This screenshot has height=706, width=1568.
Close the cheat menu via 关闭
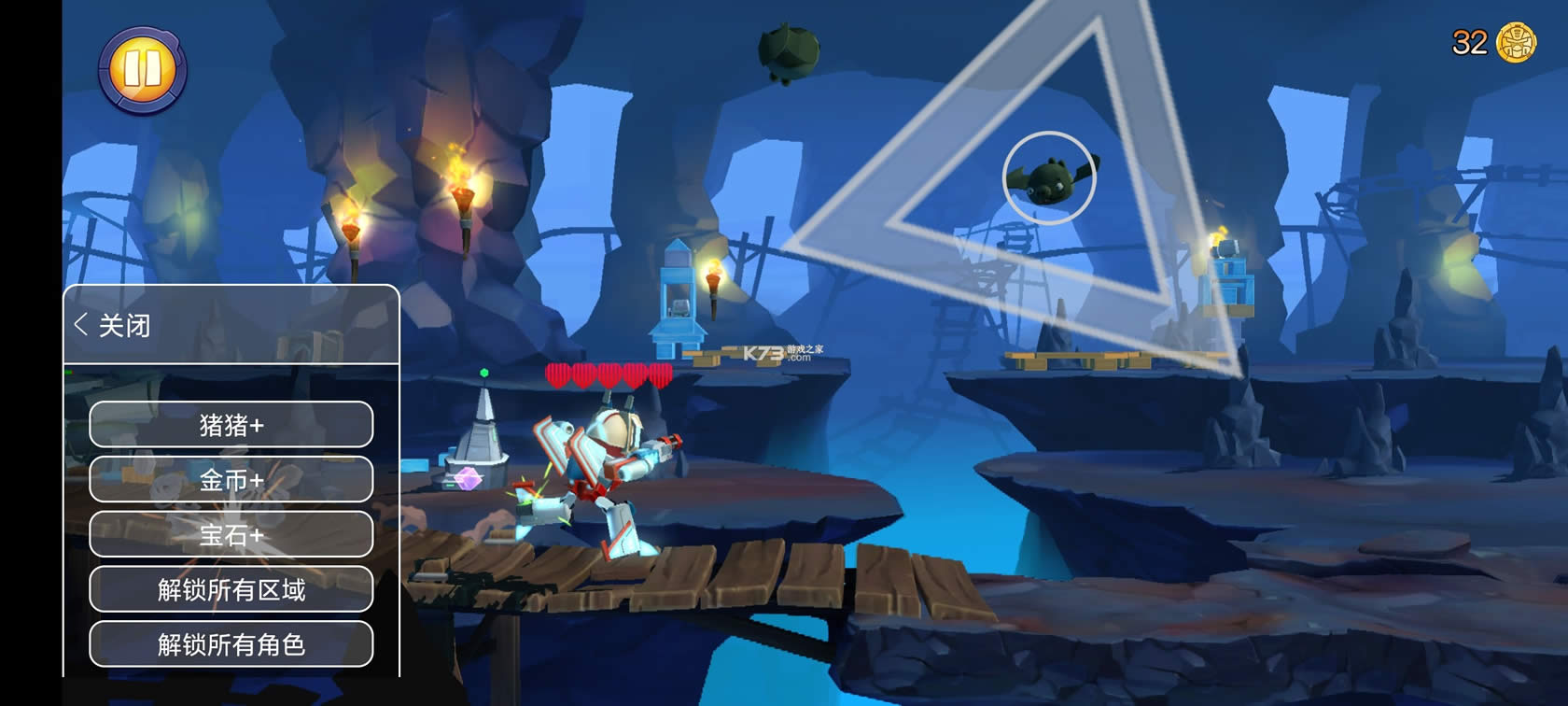pos(114,325)
